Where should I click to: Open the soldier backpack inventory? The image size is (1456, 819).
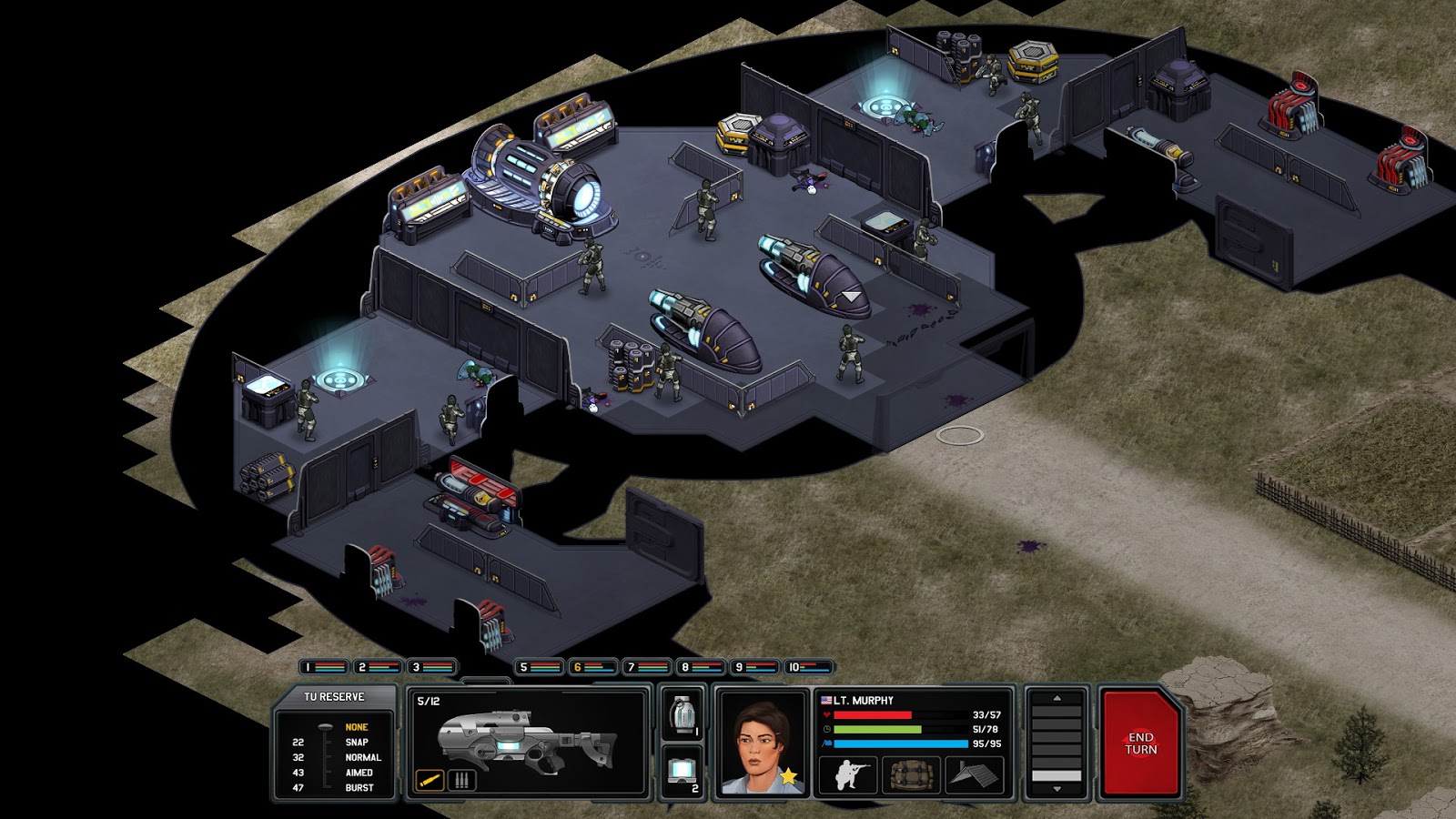point(912,775)
